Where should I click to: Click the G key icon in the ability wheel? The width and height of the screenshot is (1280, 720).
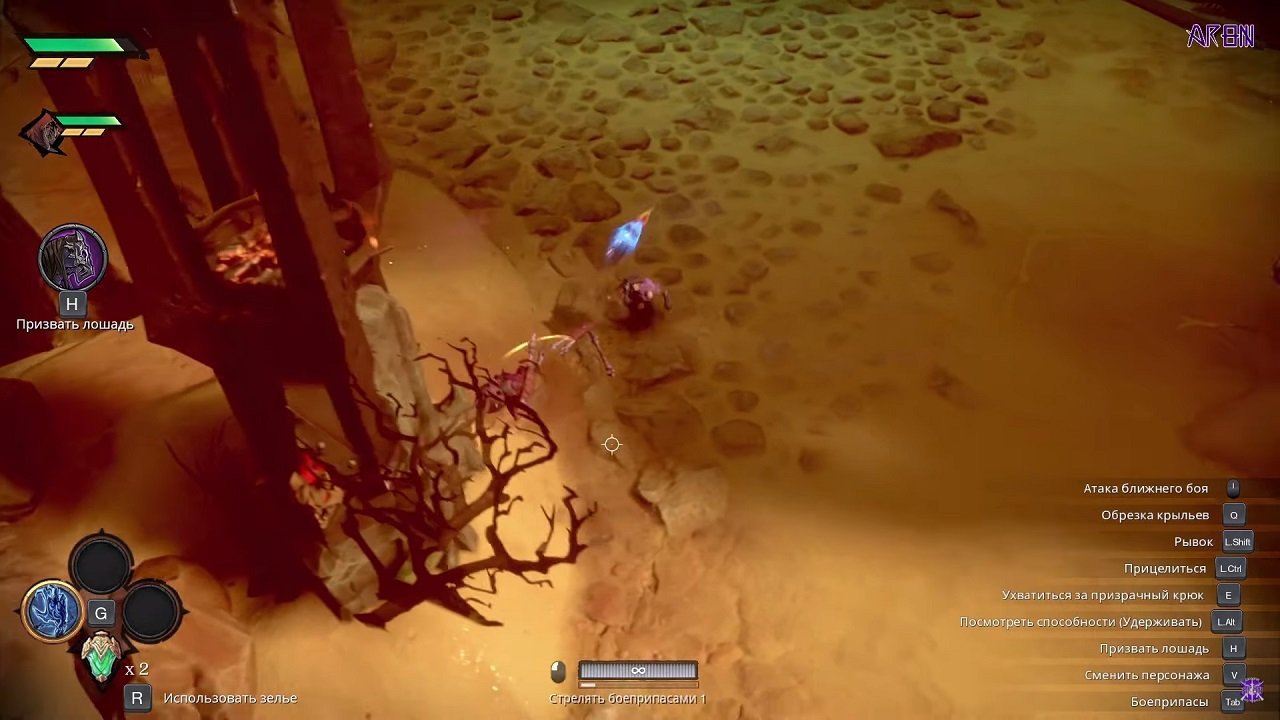[x=102, y=613]
